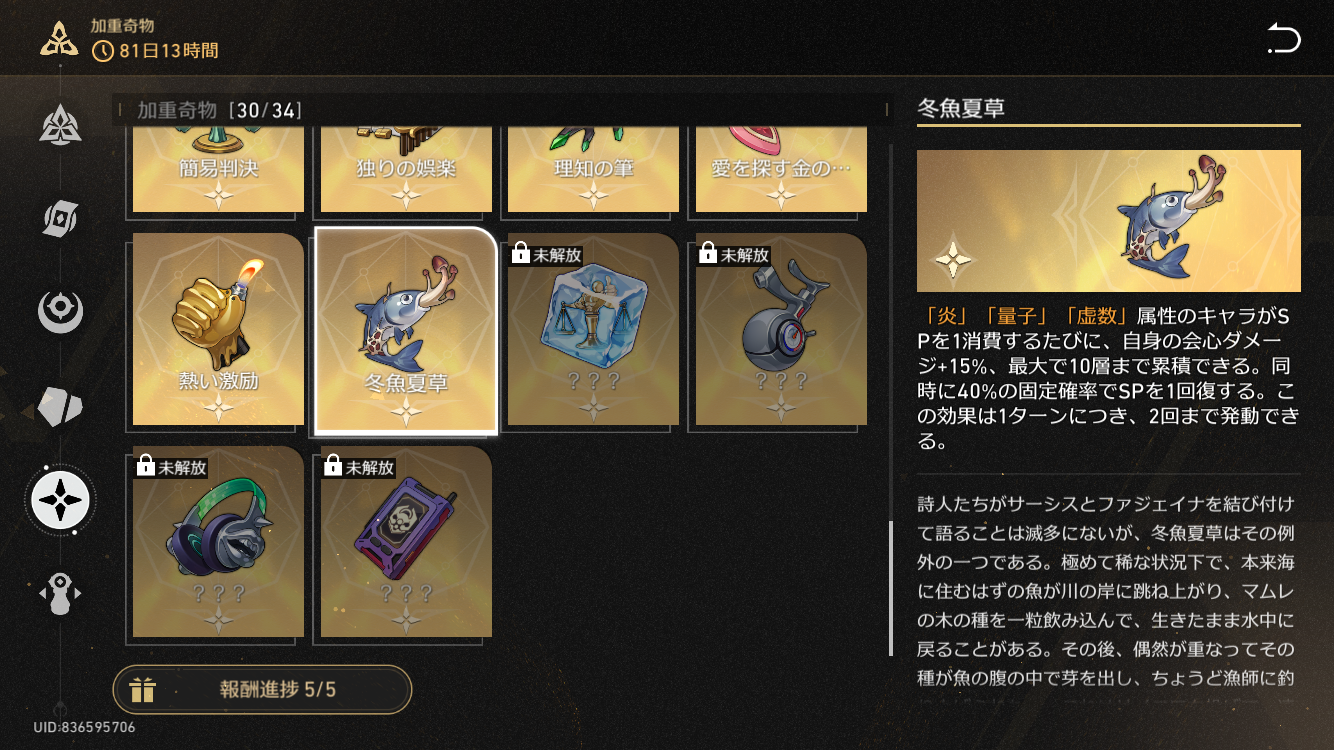Choose the locked green headphones curio
This screenshot has width=1334, height=750.
point(218,541)
